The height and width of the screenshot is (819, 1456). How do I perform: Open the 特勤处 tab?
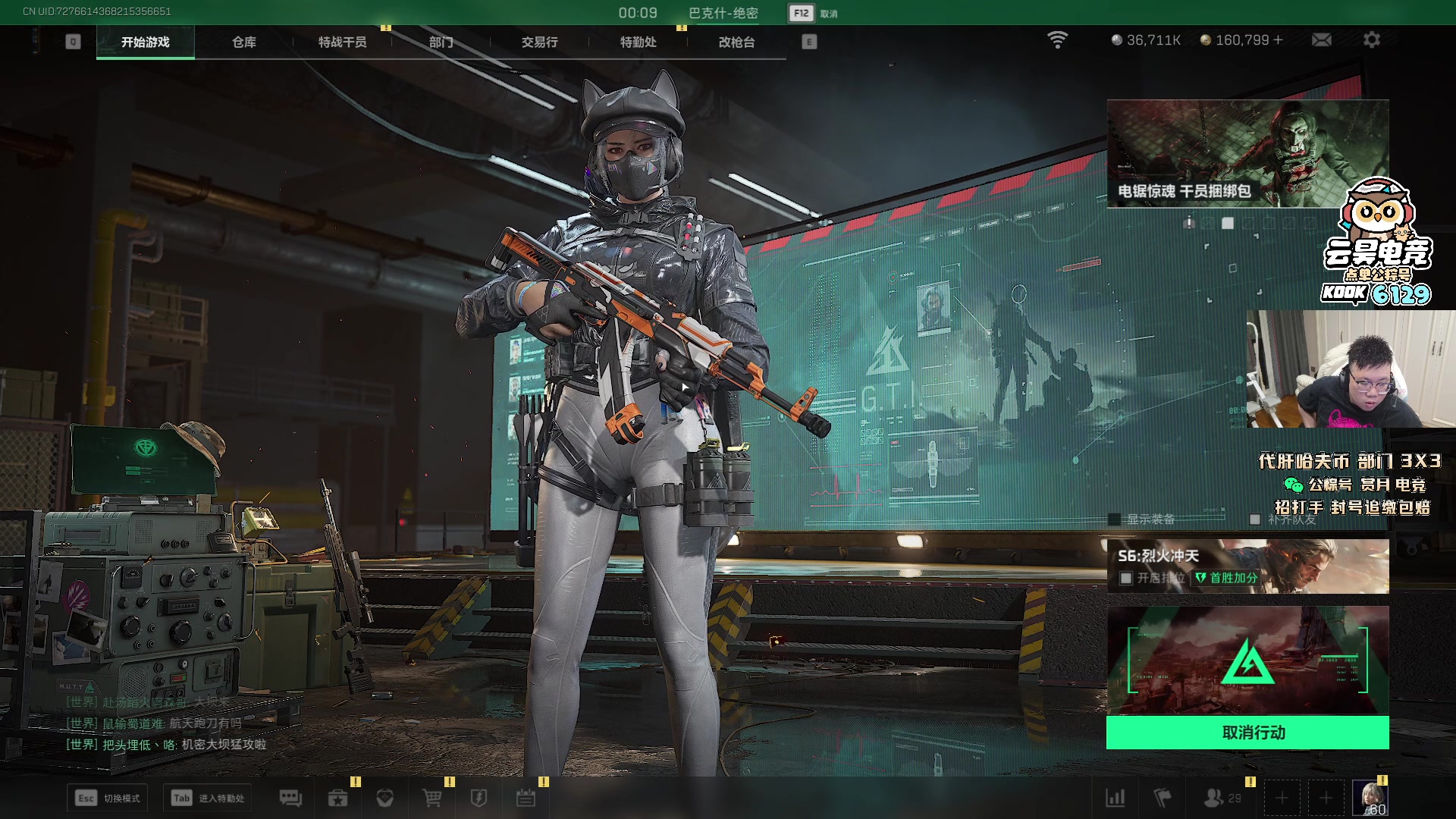click(x=638, y=42)
